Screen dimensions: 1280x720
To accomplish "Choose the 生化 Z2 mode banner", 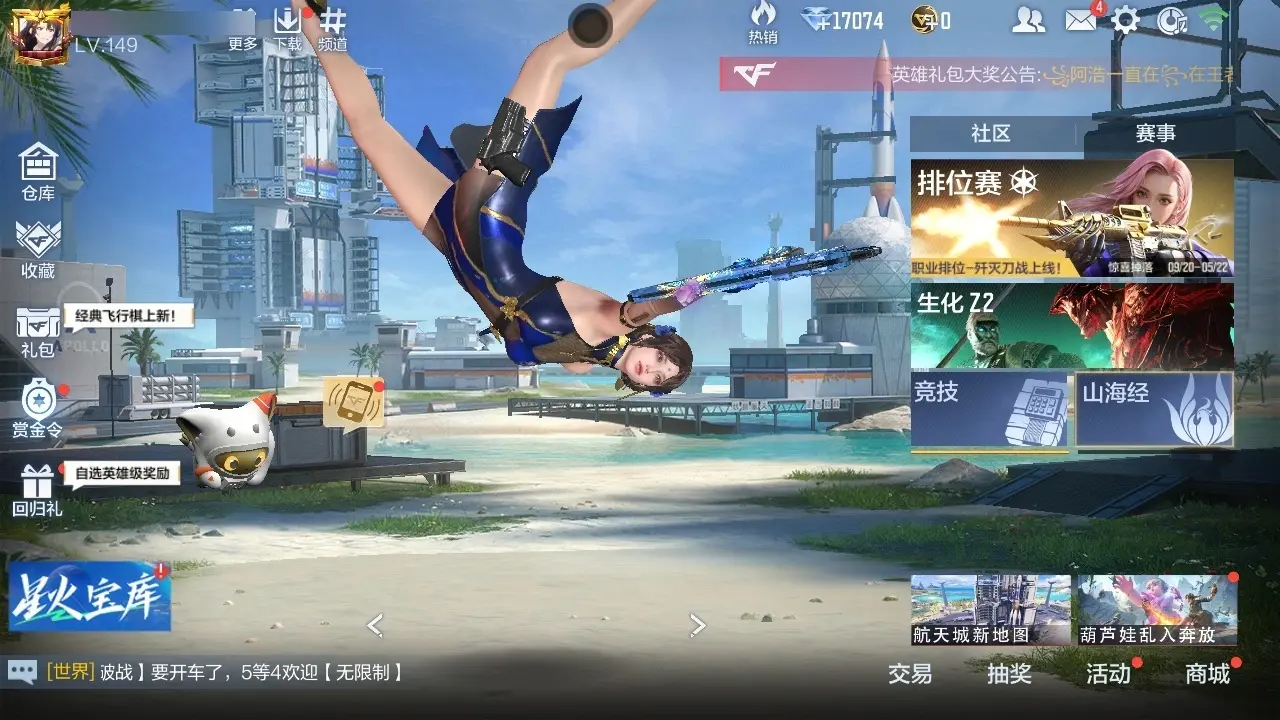I will tap(1071, 325).
